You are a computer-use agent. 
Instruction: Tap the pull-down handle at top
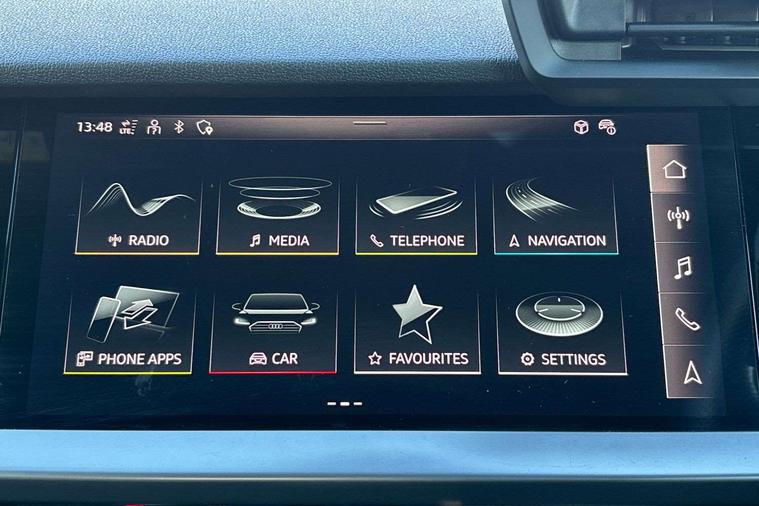coord(369,123)
